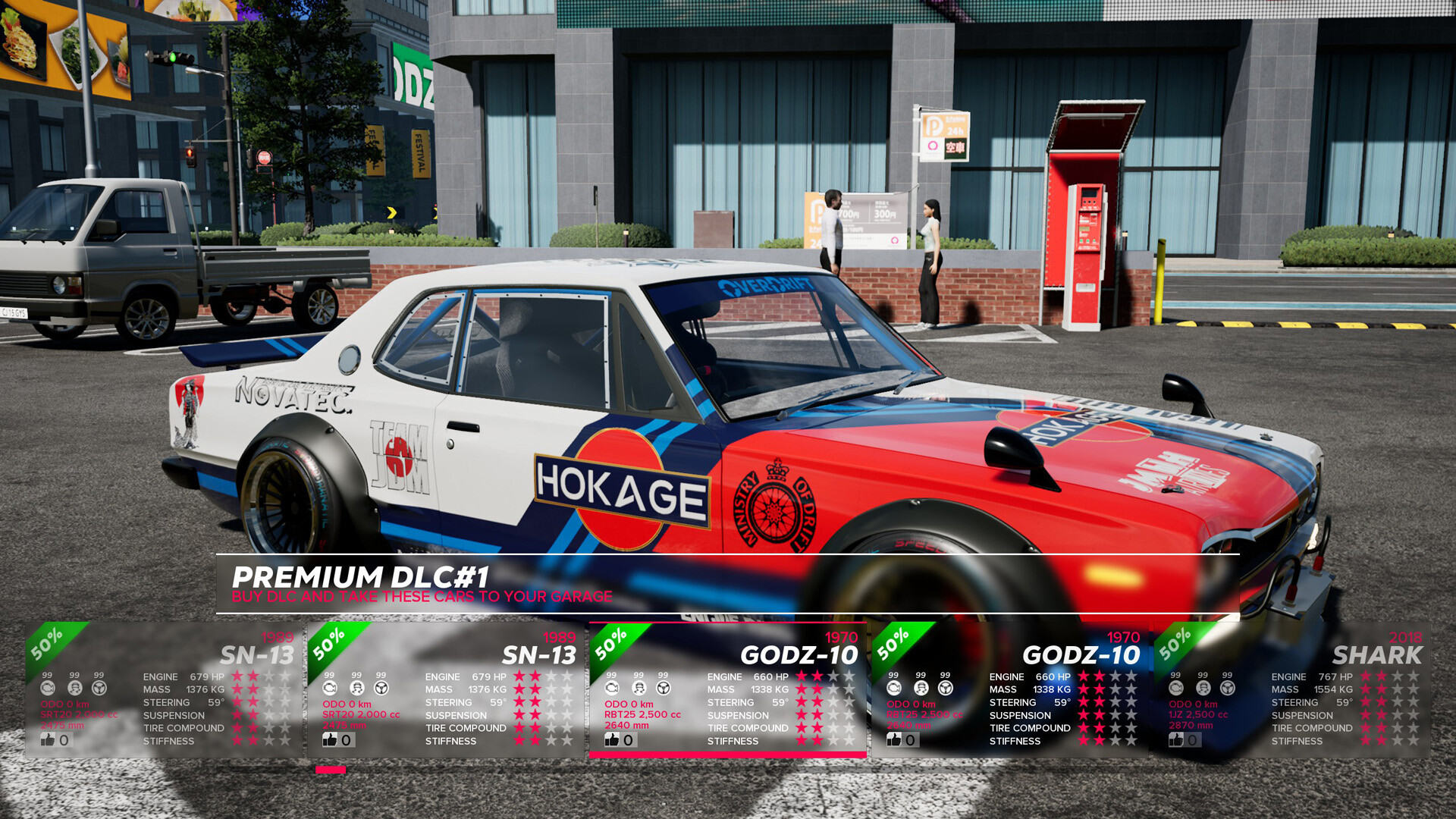1456x819 pixels.
Task: Toggle the thumbs-up on the SHARK card
Action: tap(1176, 739)
